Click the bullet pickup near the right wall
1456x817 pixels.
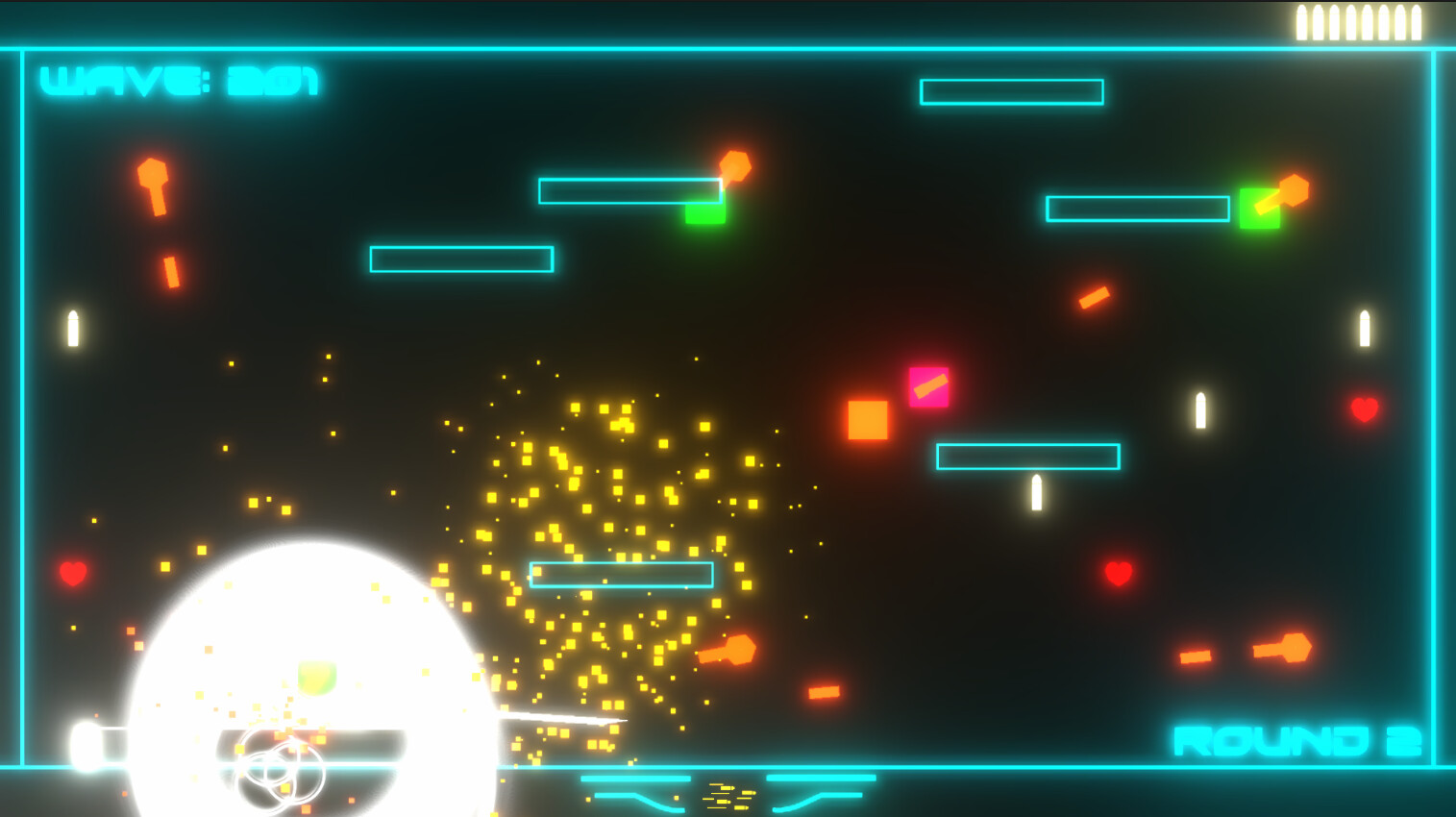point(1364,327)
